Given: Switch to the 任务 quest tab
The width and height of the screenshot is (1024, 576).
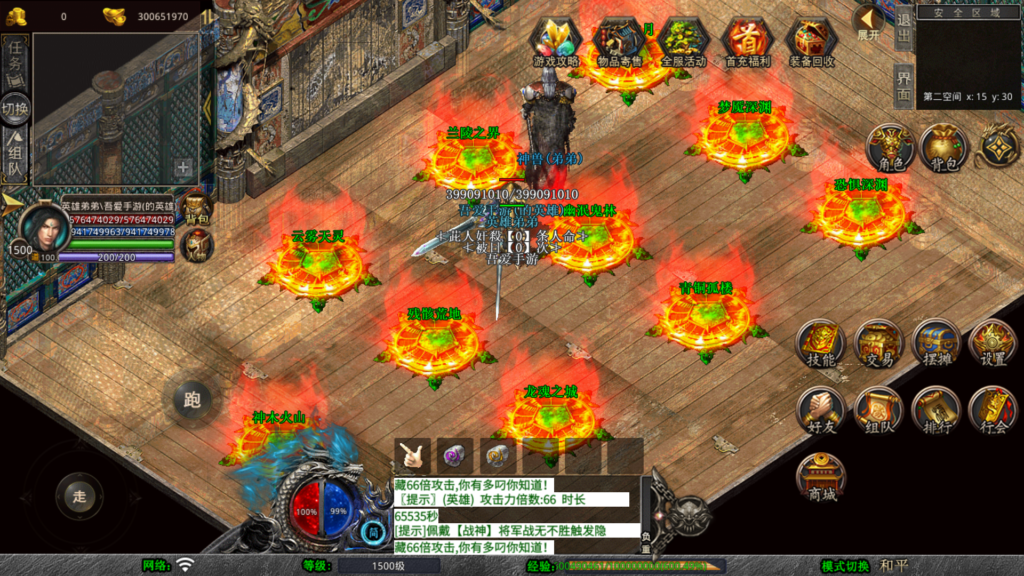Looking at the screenshot, I should point(15,62).
